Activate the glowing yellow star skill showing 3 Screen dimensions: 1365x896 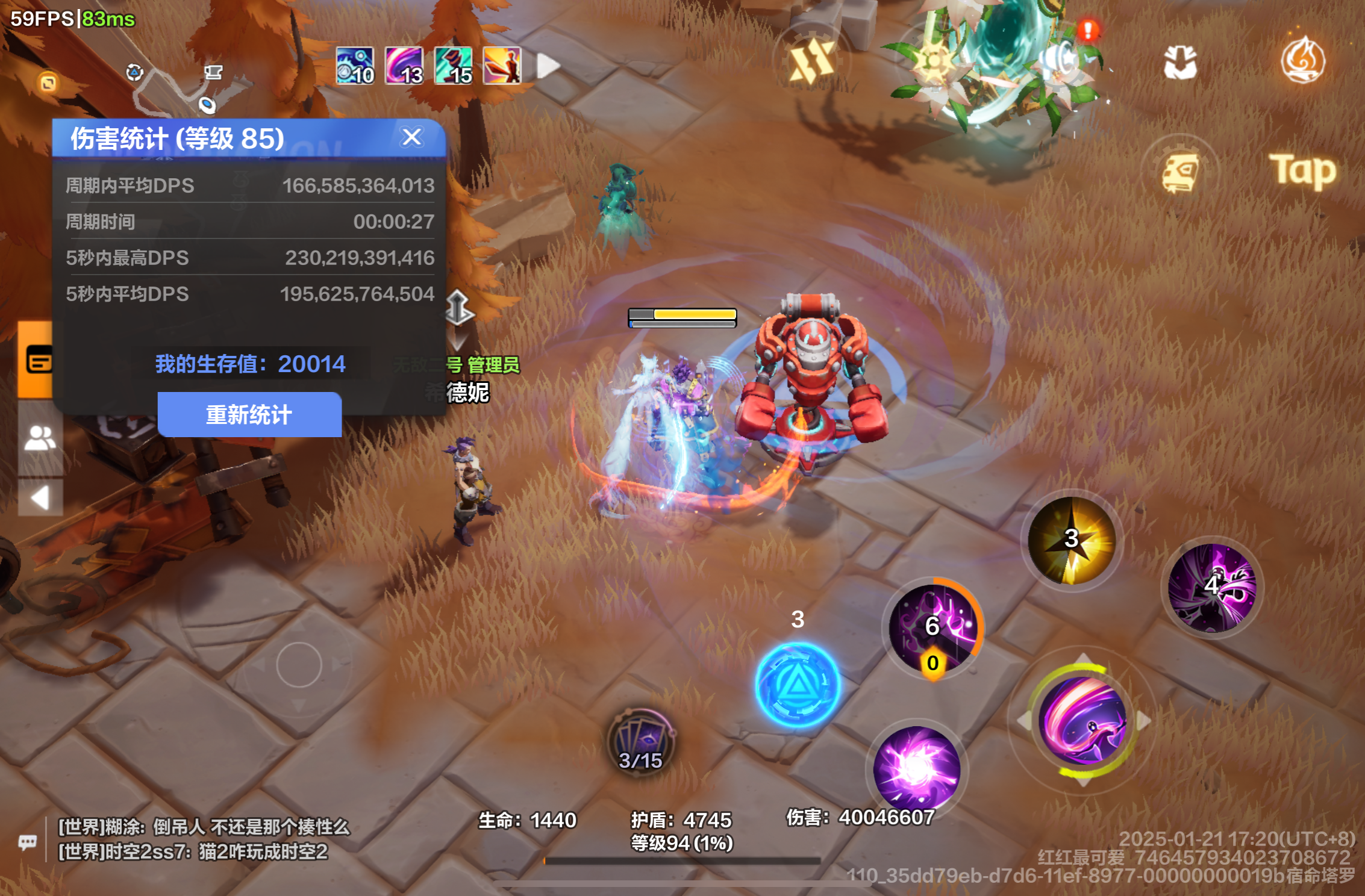click(x=1070, y=540)
